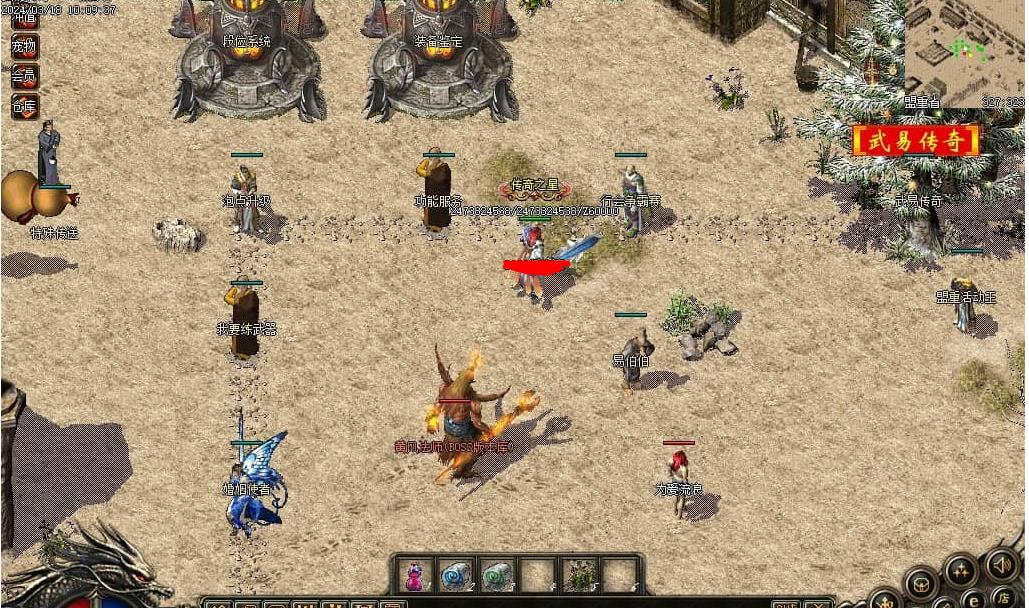This screenshot has height=608, width=1029.
Task: Toggle sound with the speaker icon
Action: [x=1000, y=564]
